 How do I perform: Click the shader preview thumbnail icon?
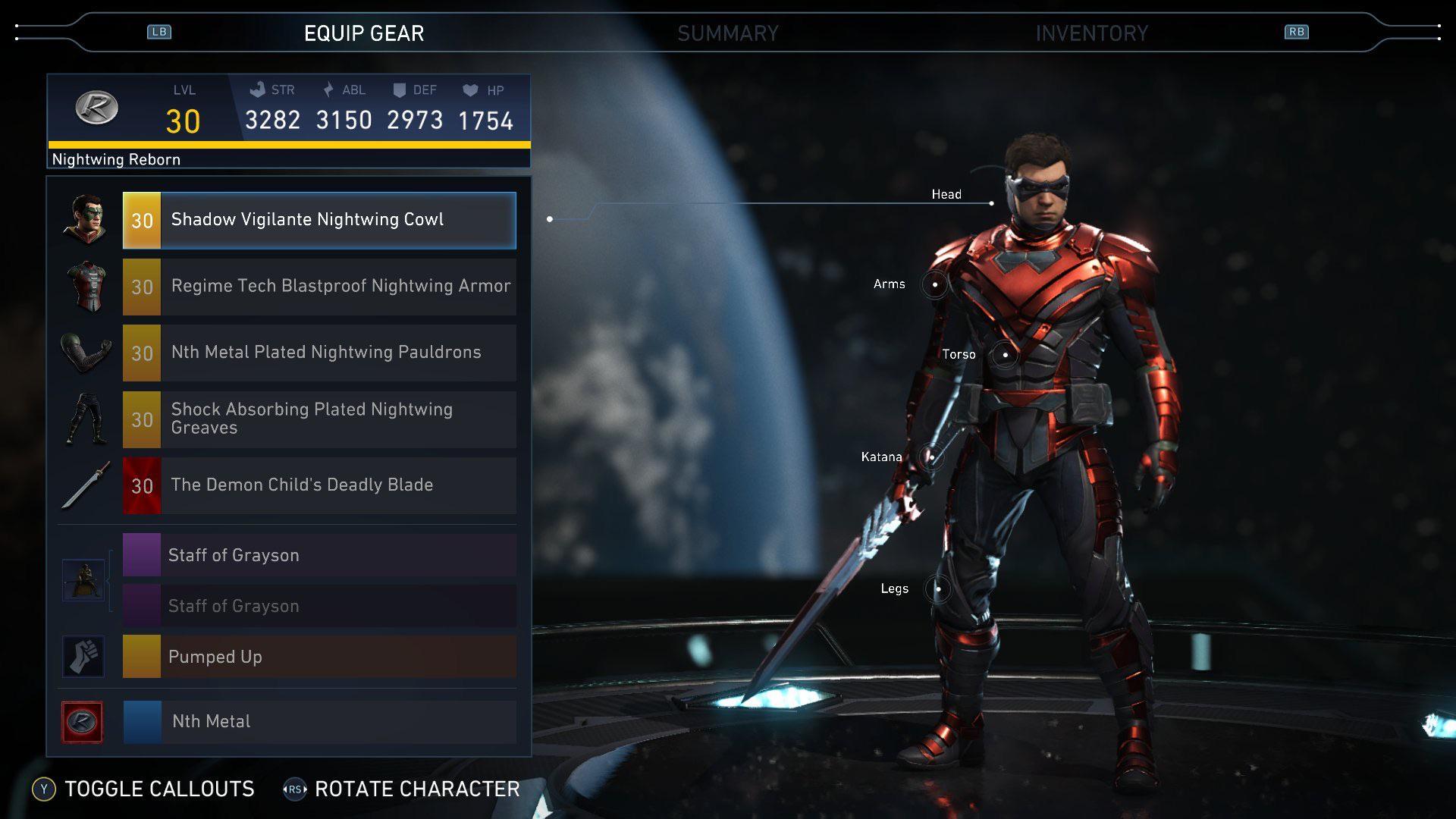point(83,580)
